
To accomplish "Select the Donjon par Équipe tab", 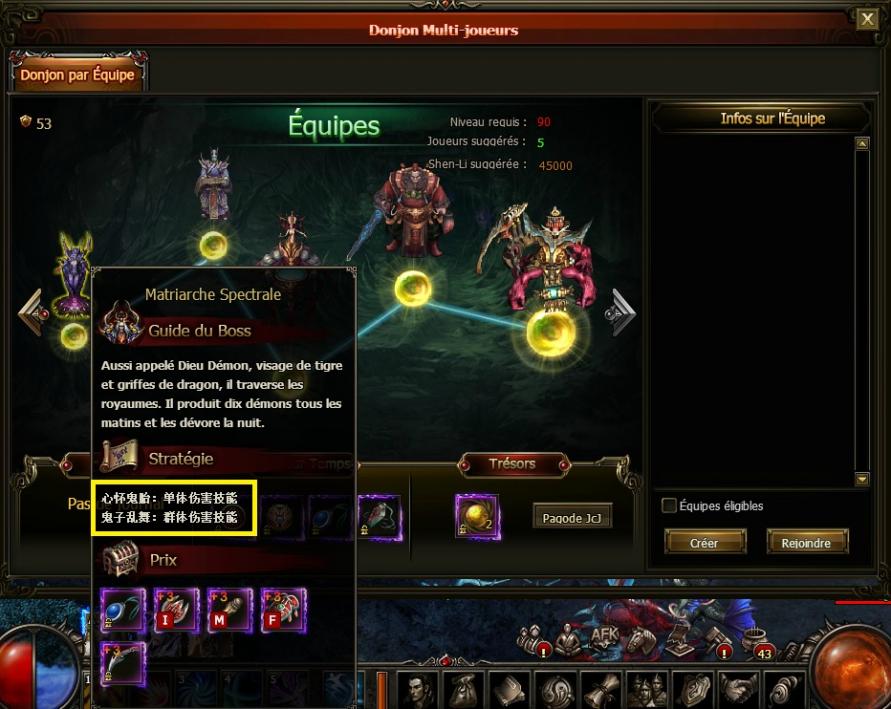I will coord(76,75).
